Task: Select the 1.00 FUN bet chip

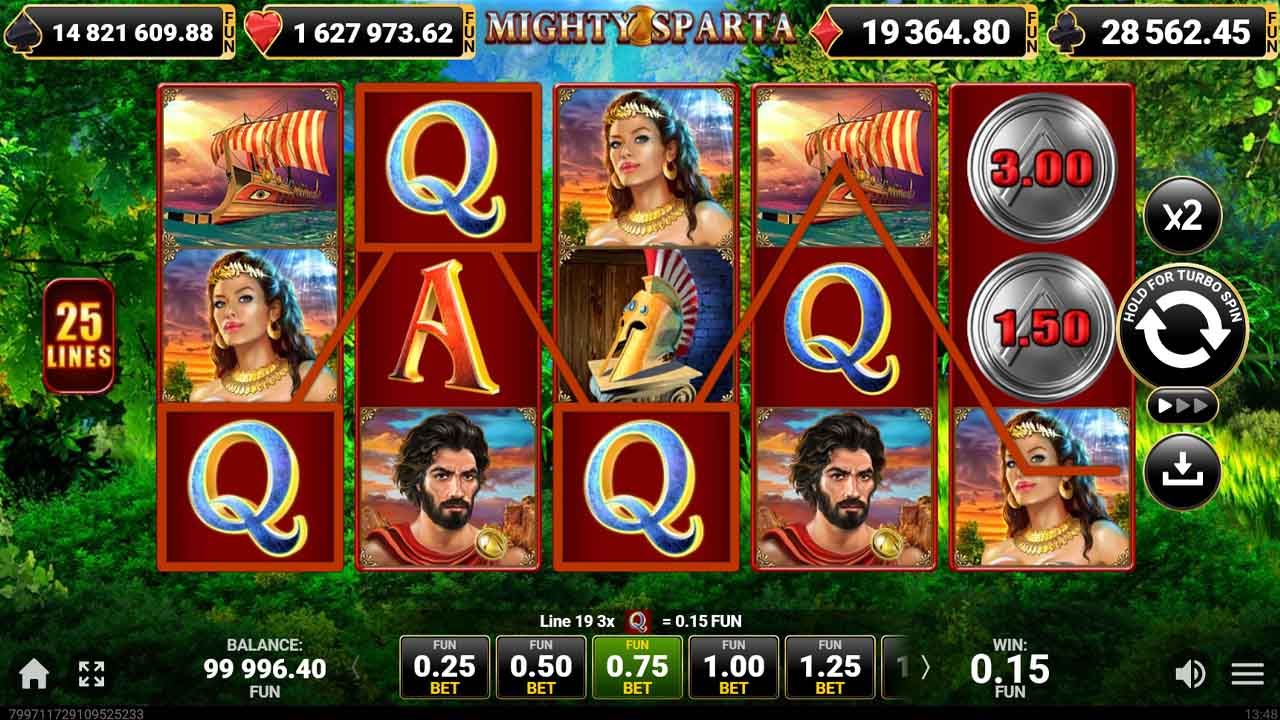Action: [733, 666]
